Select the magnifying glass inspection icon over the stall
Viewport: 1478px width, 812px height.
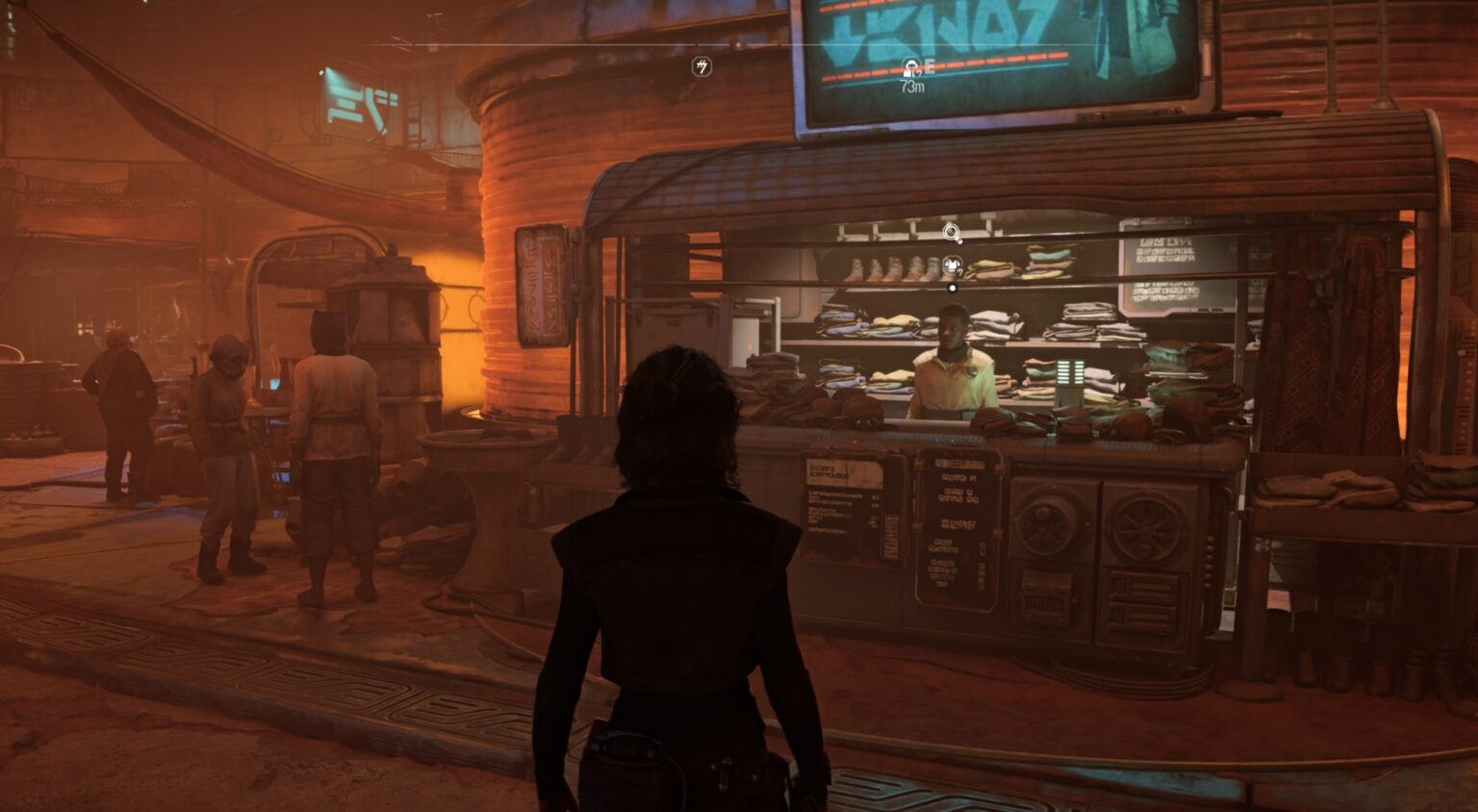click(951, 231)
